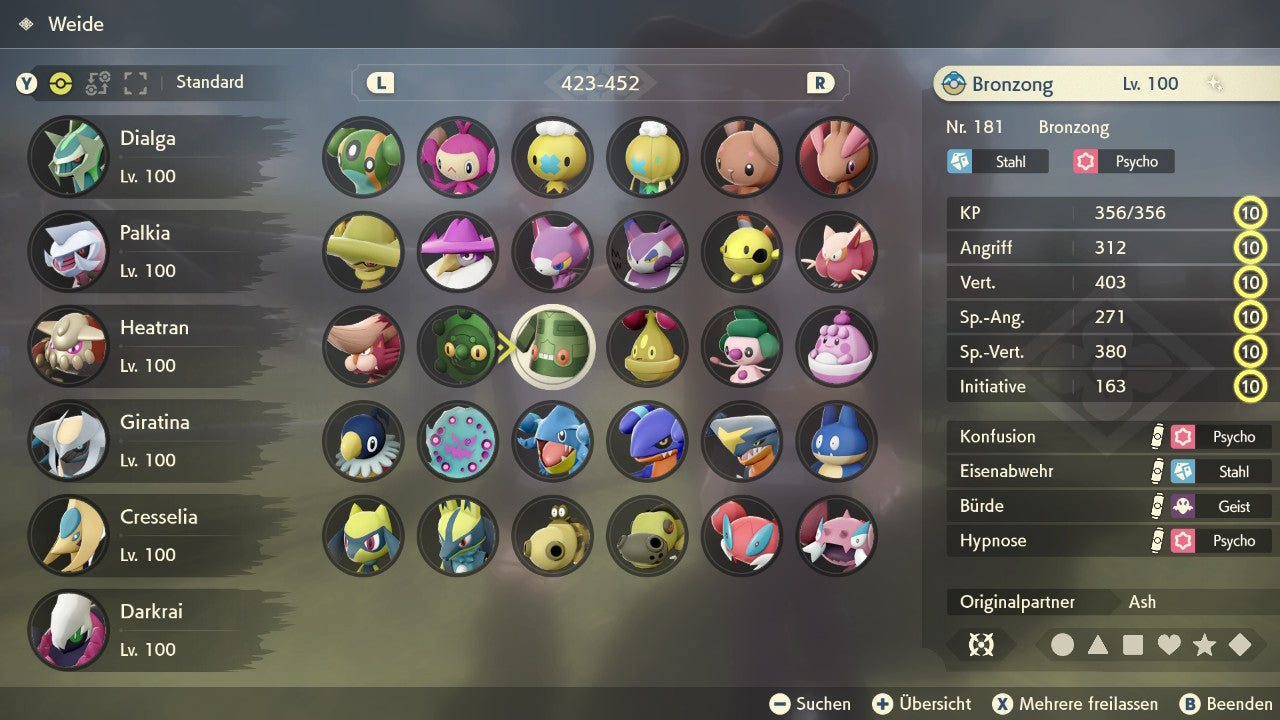The width and height of the screenshot is (1280, 720).
Task: Click the swap/move Pokémon icon next to Y
Action: pyautogui.click(x=97, y=84)
